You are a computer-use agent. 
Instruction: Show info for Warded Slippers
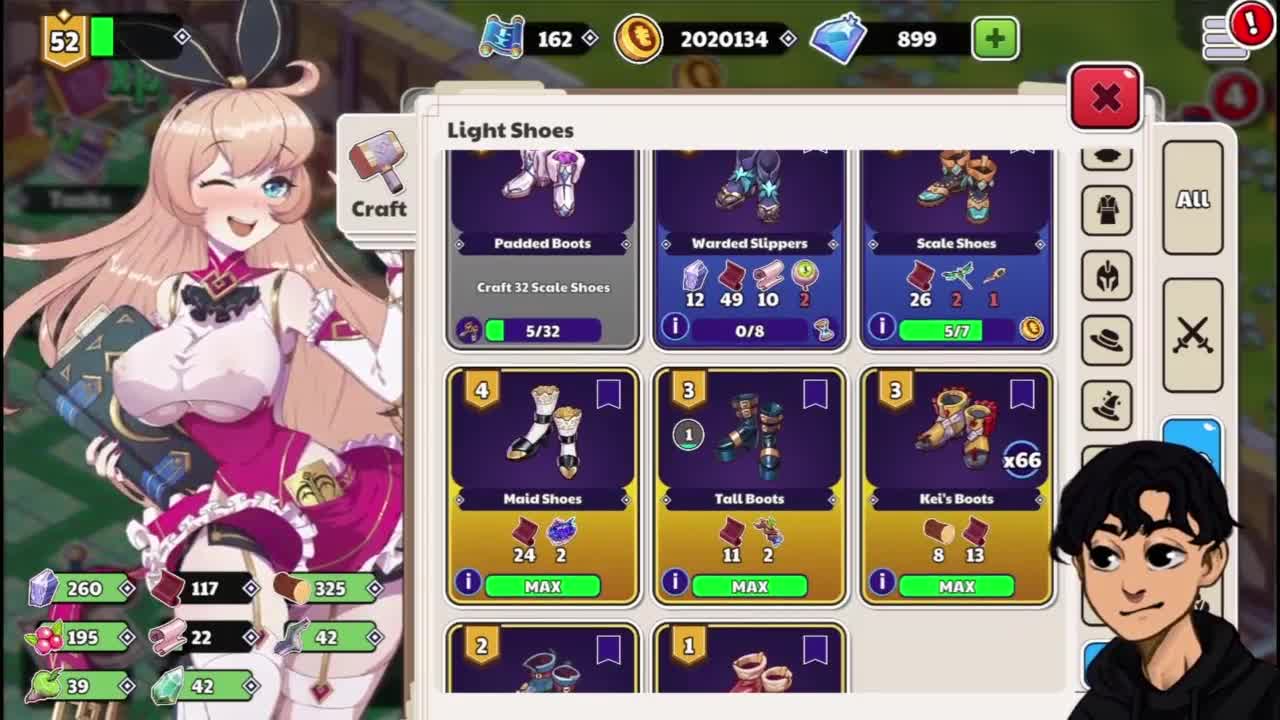(674, 327)
